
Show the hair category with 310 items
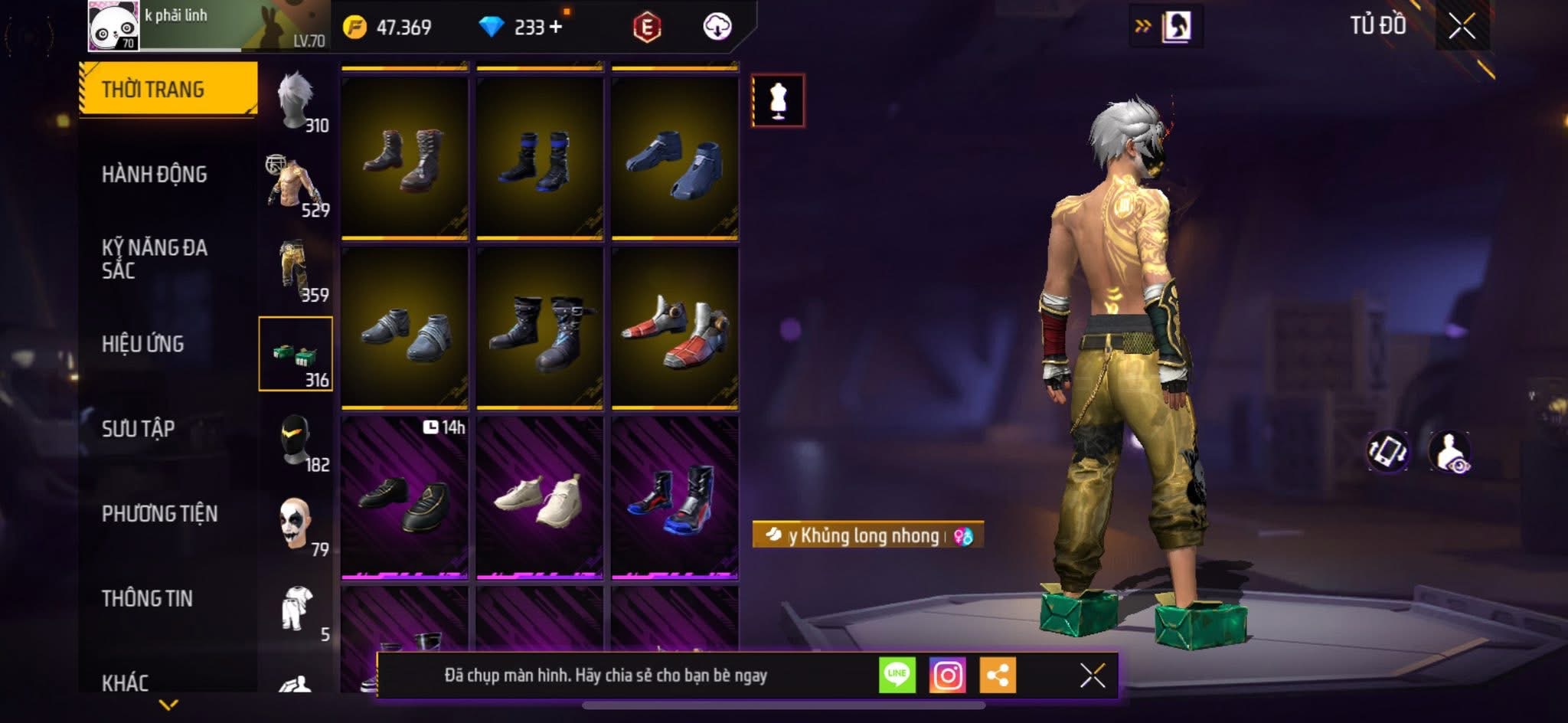[x=297, y=100]
